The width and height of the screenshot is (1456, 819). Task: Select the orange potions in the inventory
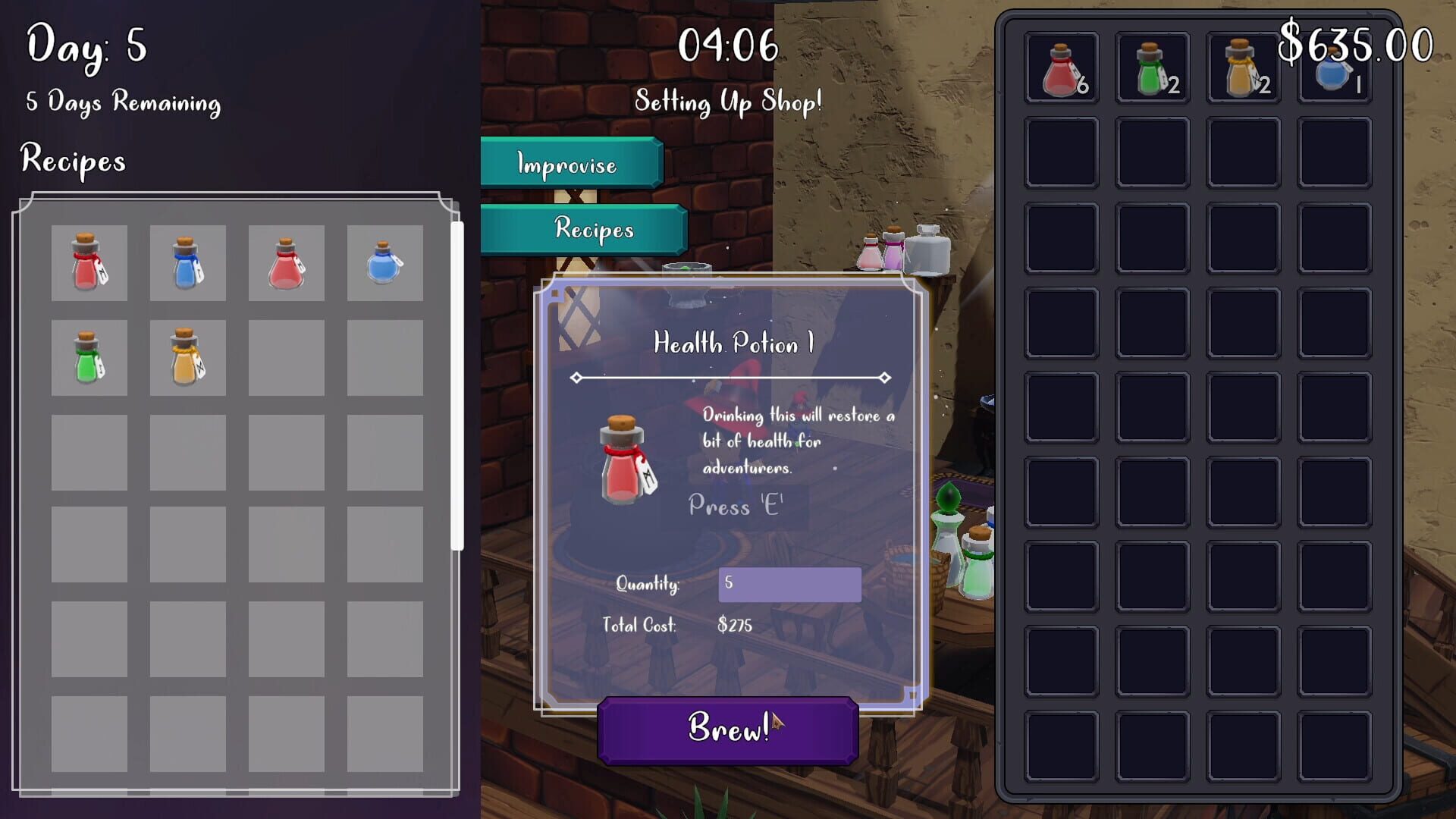[1244, 67]
